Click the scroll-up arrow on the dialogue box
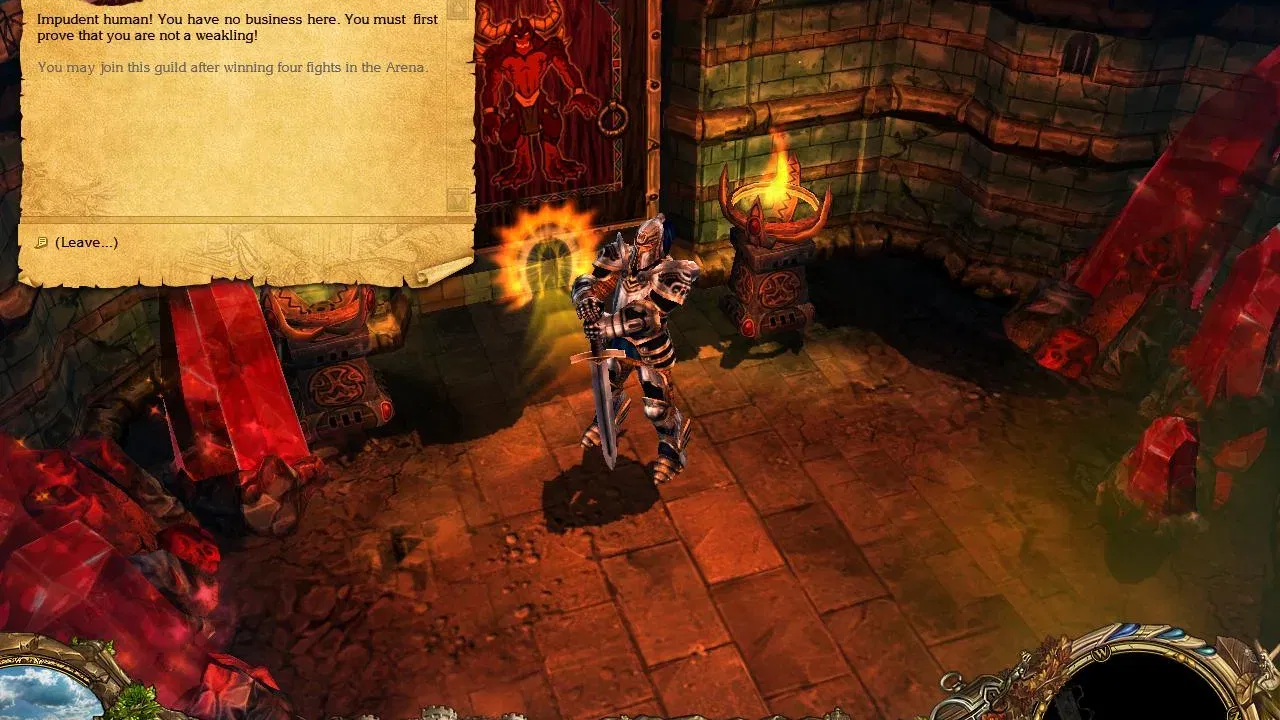Screen dimensions: 1280x720 coord(457,8)
